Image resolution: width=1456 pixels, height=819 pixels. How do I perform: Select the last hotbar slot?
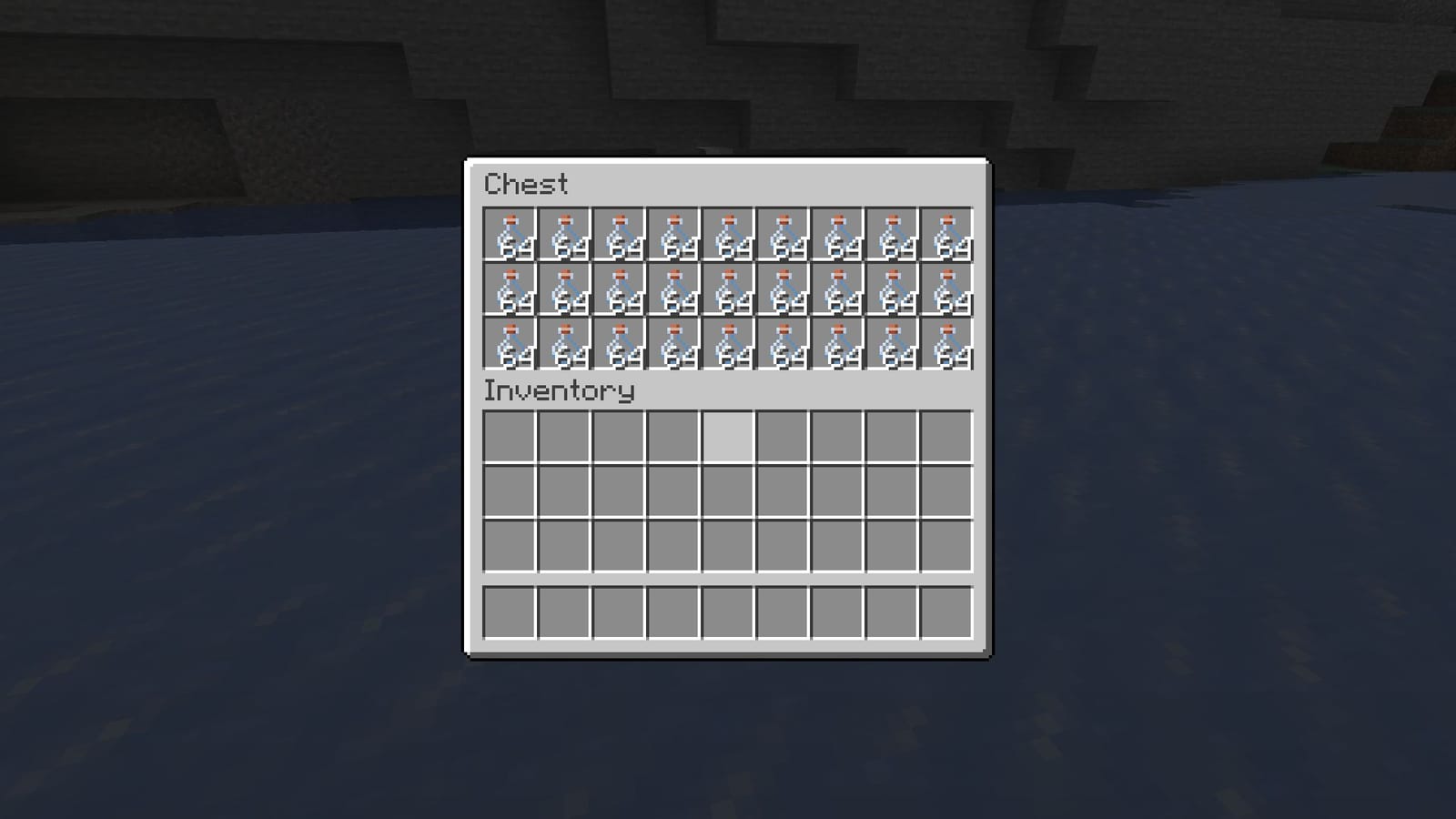tap(948, 614)
